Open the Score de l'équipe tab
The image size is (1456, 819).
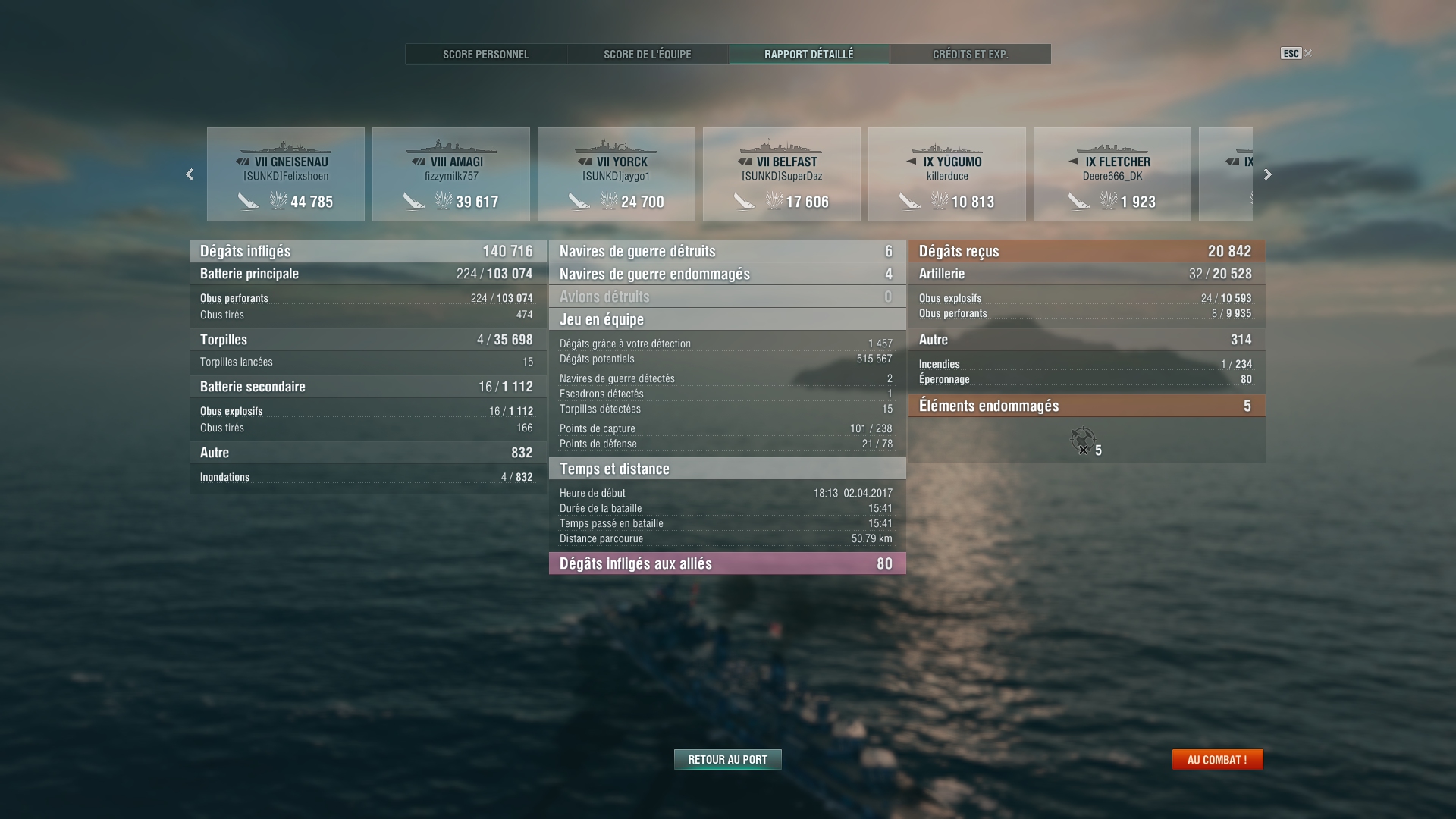(647, 55)
